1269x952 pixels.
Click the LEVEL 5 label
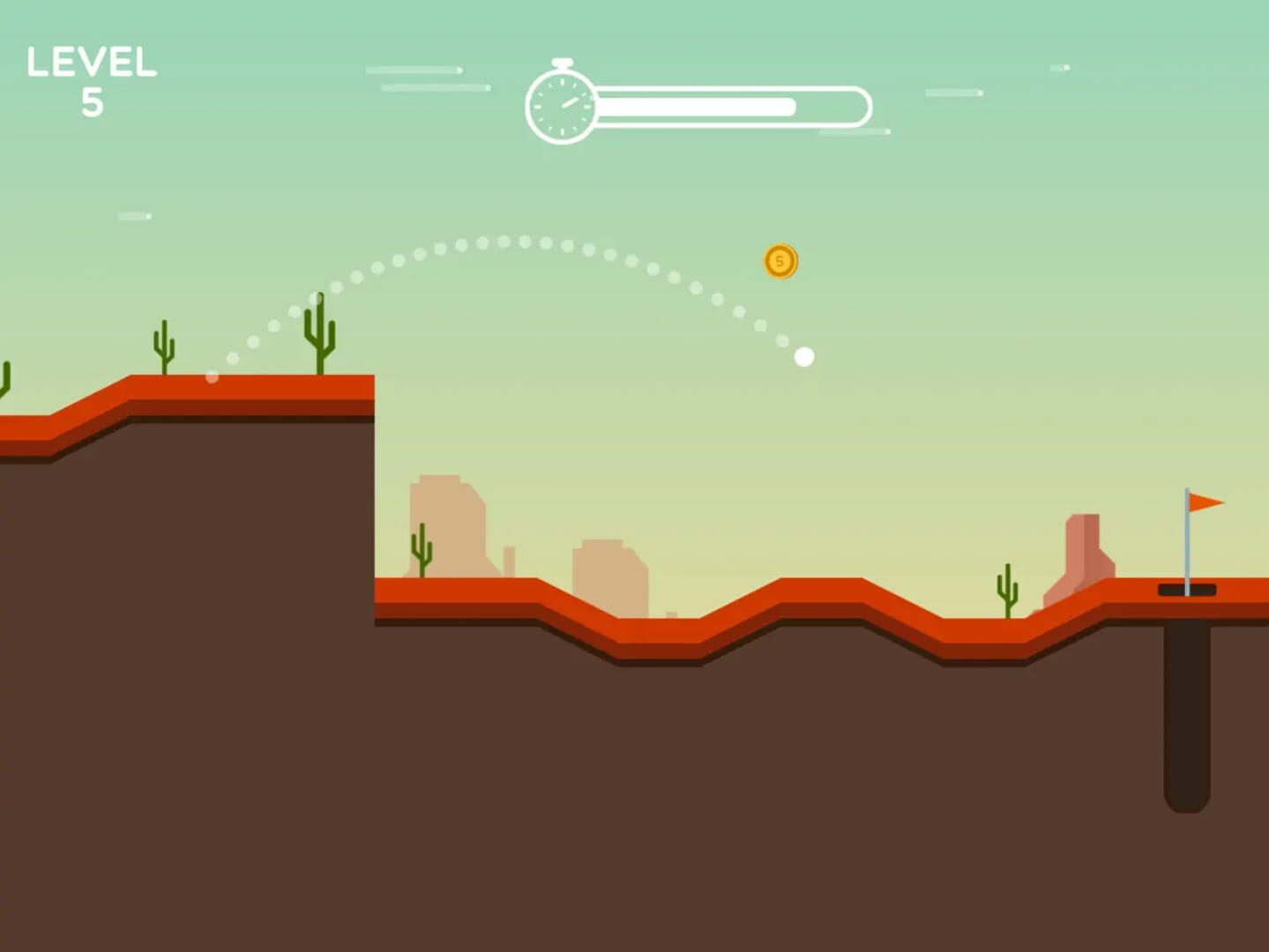pyautogui.click(x=92, y=63)
